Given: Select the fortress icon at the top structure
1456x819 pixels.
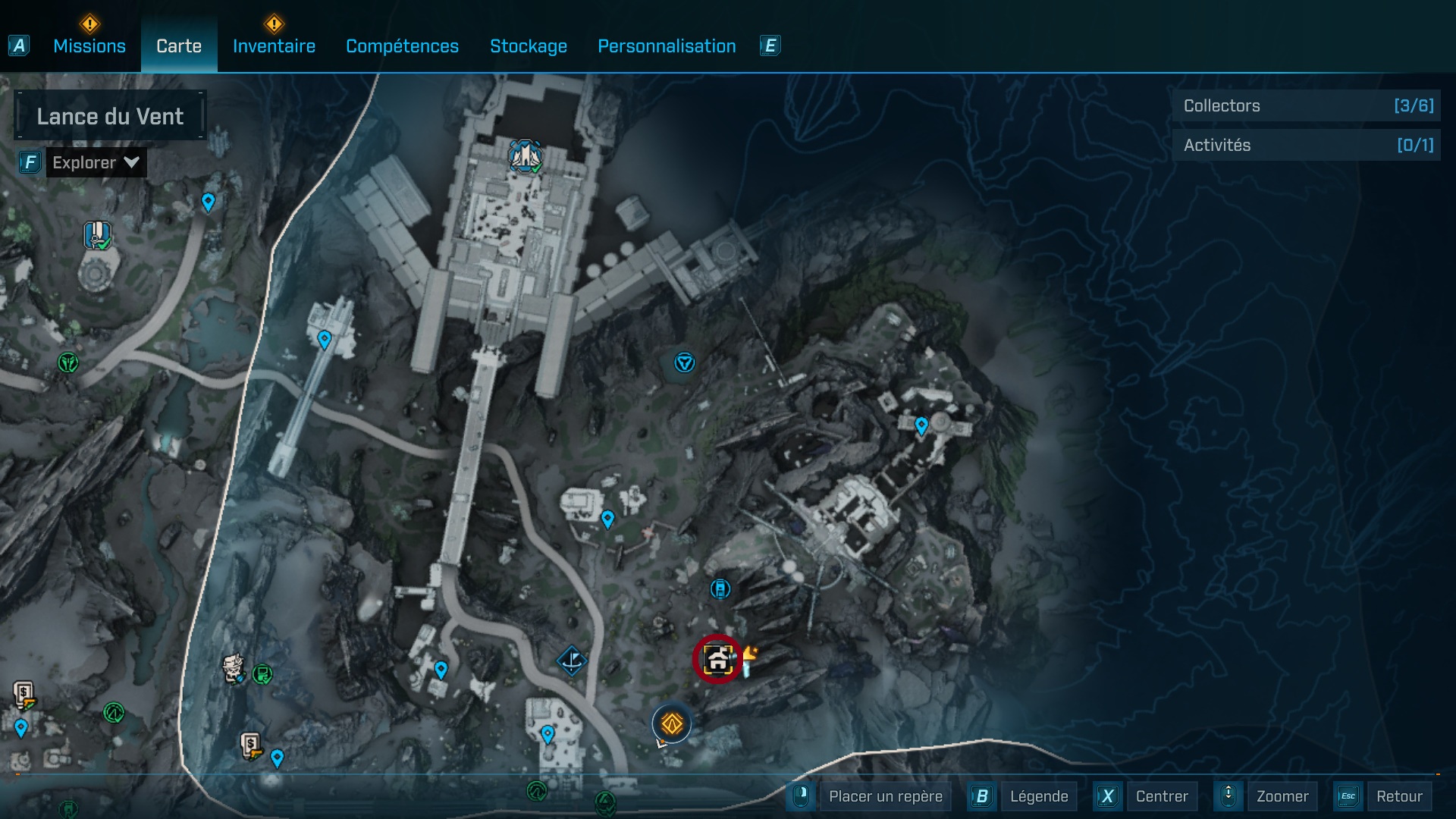Looking at the screenshot, I should pyautogui.click(x=526, y=155).
